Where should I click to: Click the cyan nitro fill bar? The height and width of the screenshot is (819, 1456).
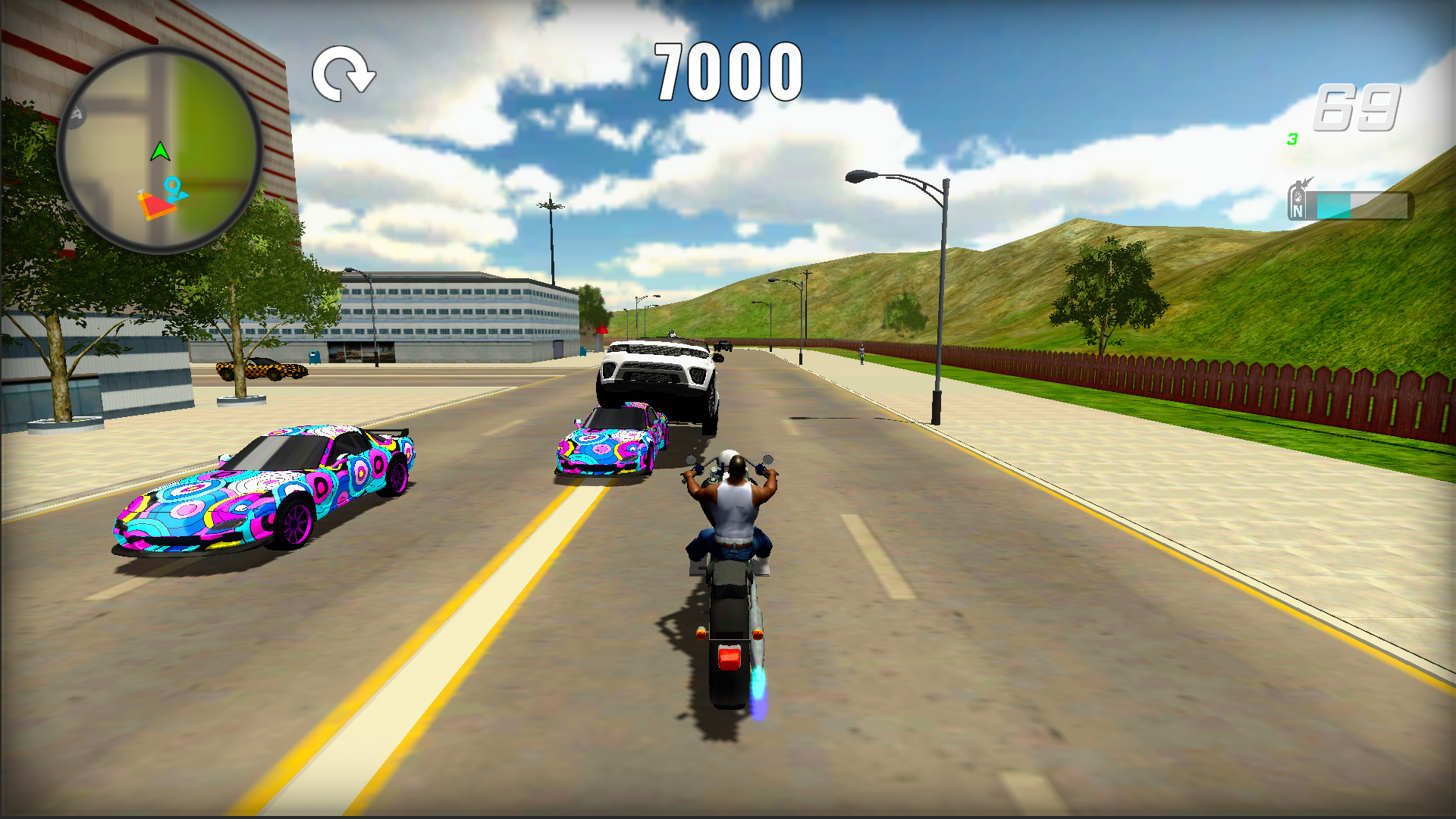[1333, 204]
